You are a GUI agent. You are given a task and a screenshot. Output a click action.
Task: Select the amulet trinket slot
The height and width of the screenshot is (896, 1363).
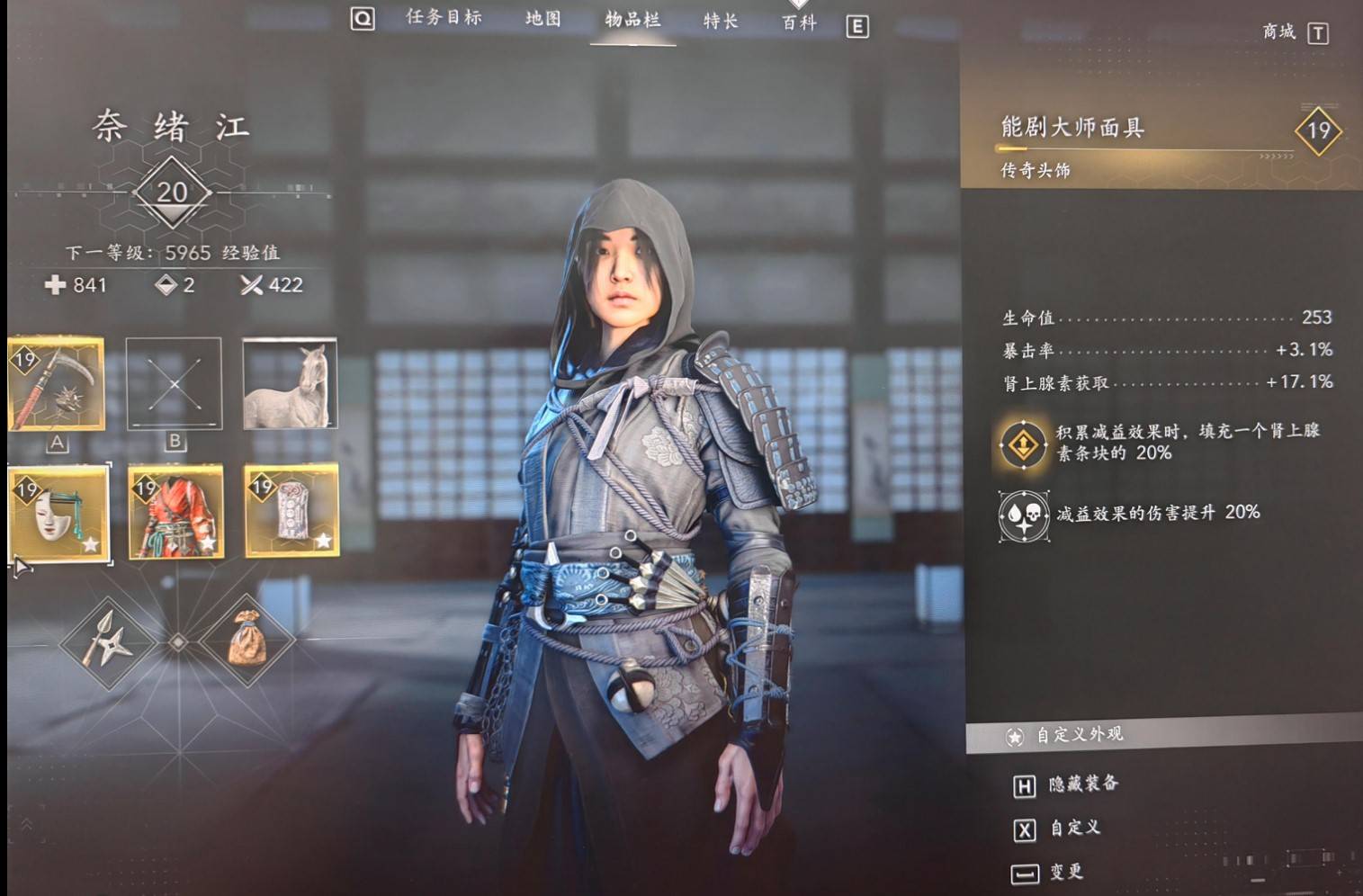pyautogui.click(x=291, y=511)
